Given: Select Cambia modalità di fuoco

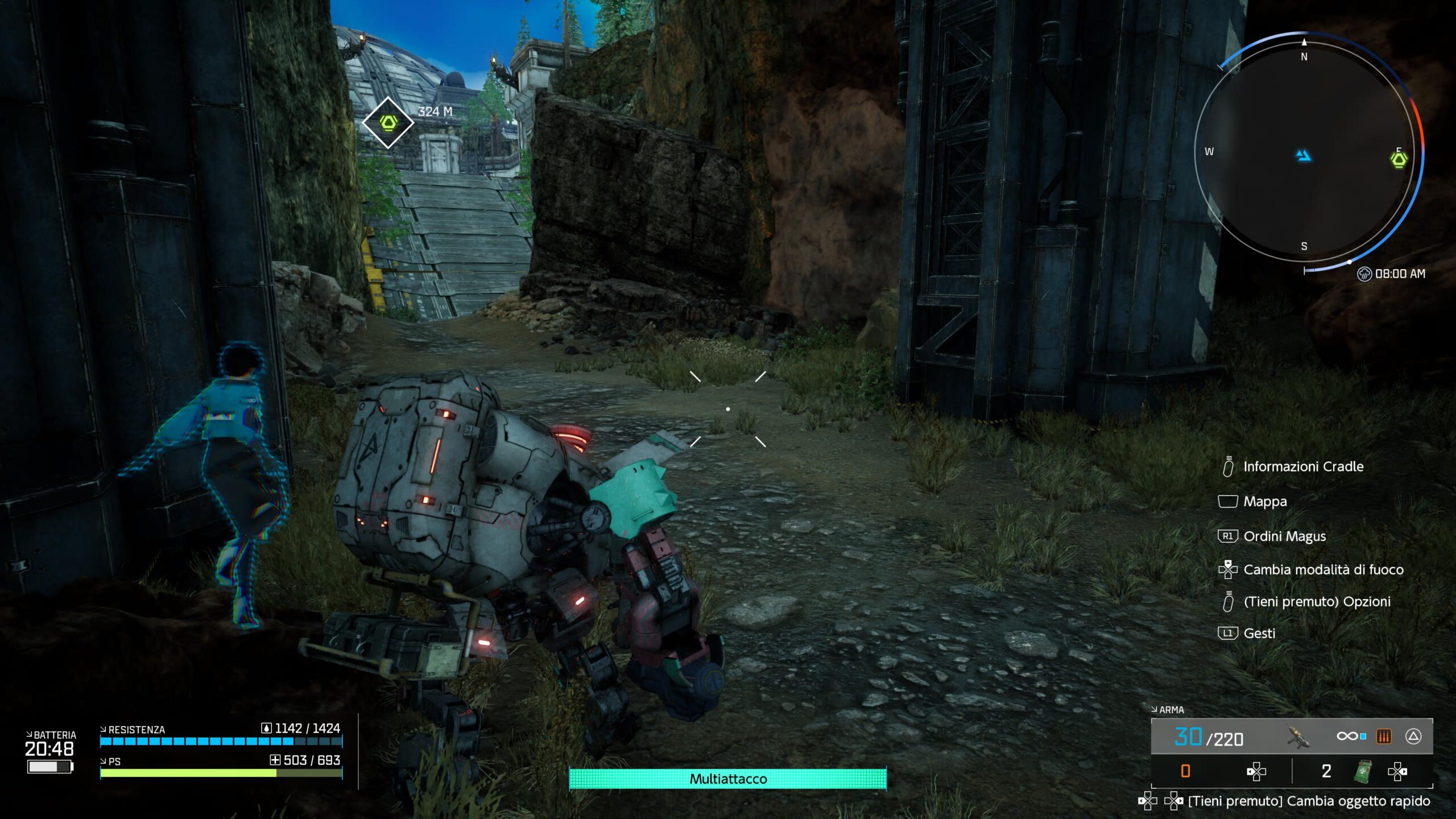Looking at the screenshot, I should (x=1323, y=569).
